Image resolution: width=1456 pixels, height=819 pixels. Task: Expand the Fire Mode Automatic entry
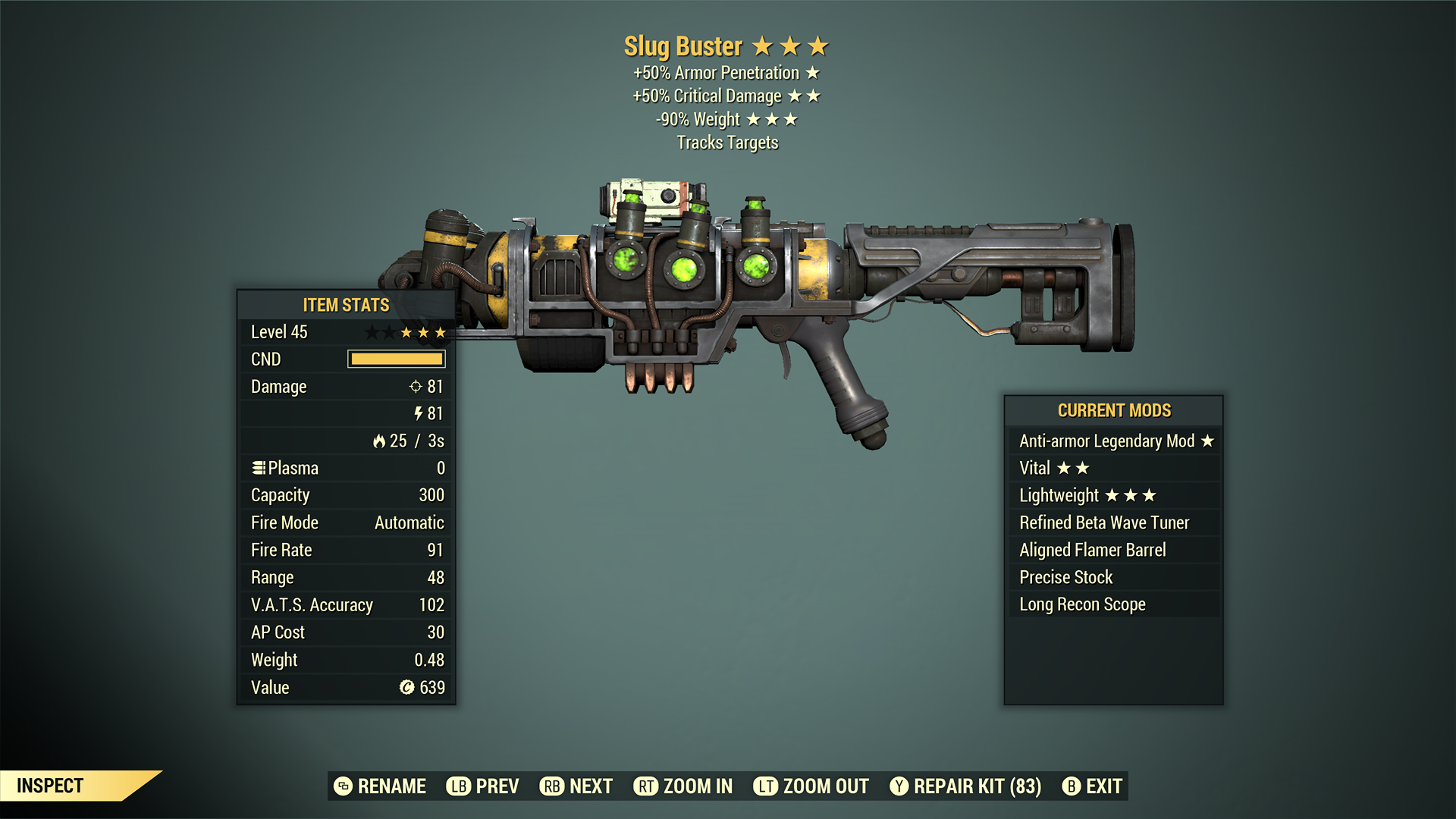tap(345, 522)
